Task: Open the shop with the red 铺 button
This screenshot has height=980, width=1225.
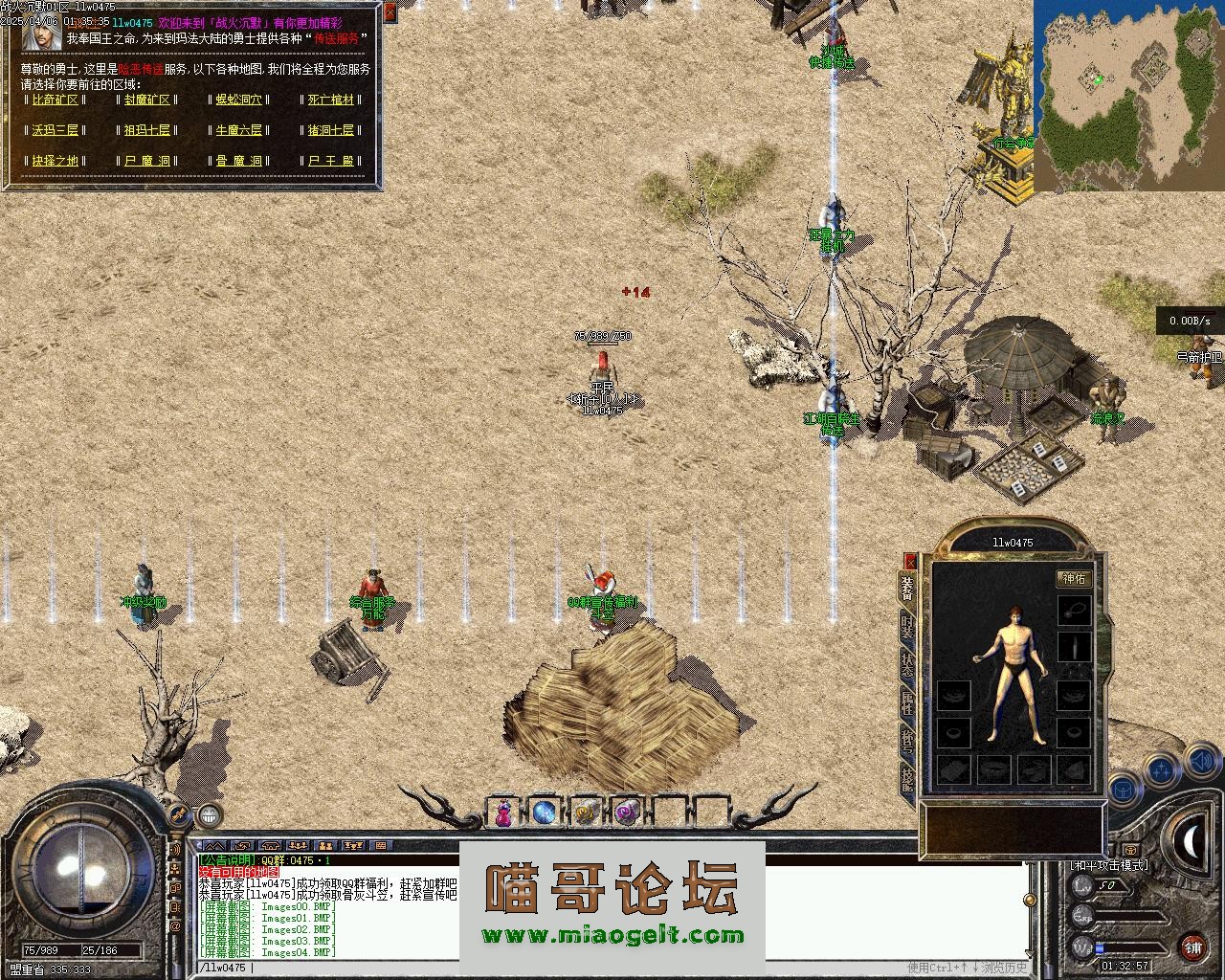Action: pyautogui.click(x=1192, y=947)
